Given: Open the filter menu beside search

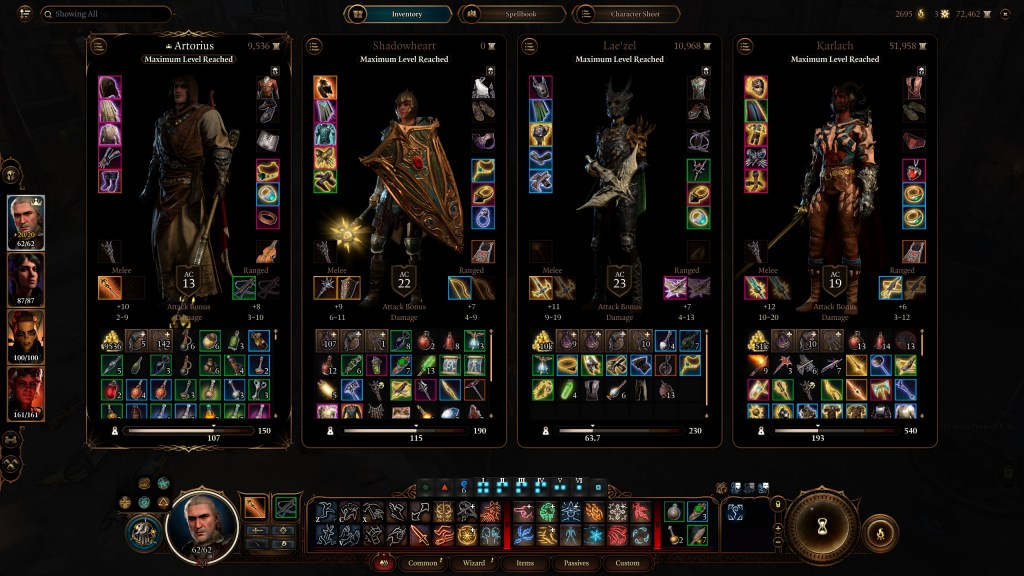Looking at the screenshot, I should click(x=24, y=14).
